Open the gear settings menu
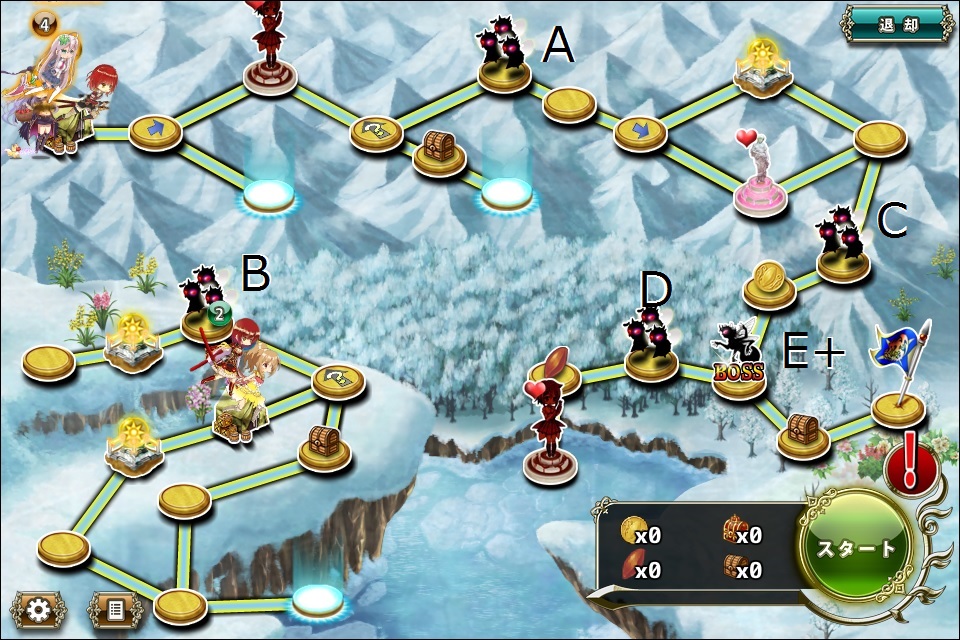This screenshot has height=640, width=960. [39, 609]
